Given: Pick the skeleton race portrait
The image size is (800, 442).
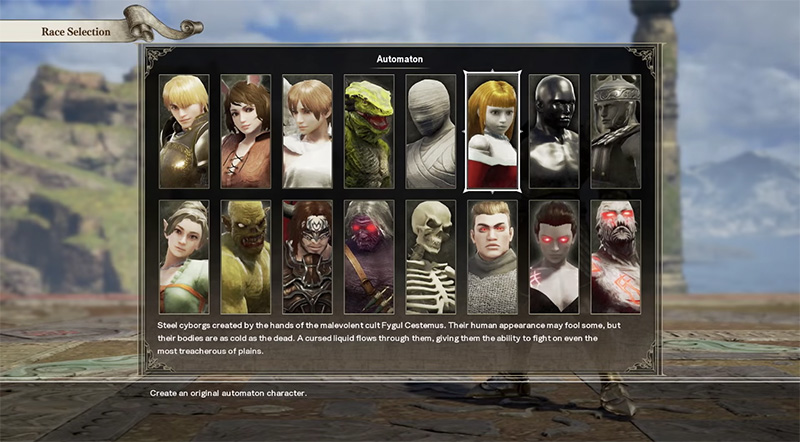Looking at the screenshot, I should (431, 256).
